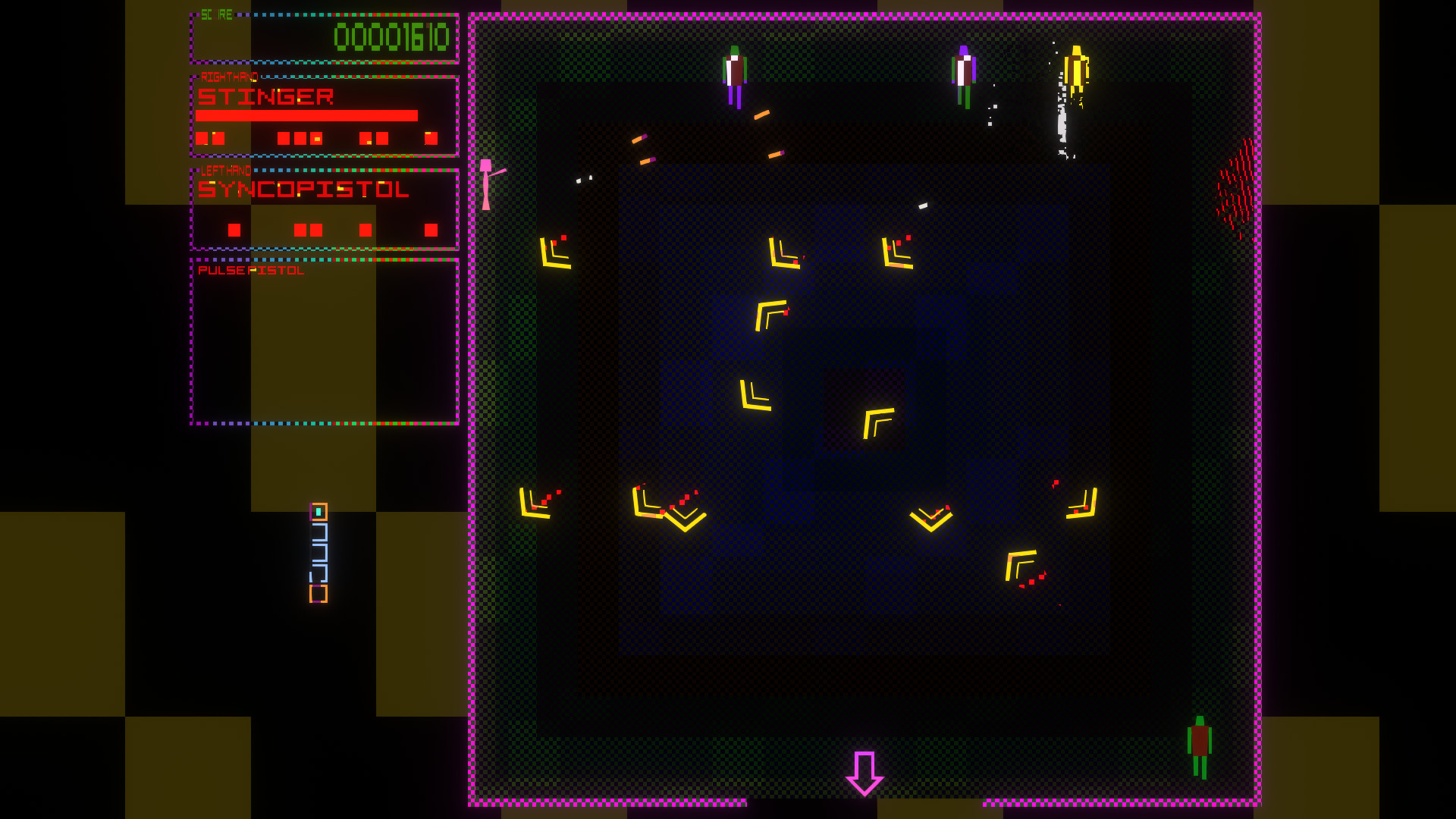The height and width of the screenshot is (819, 1456).
Task: Click the red STINGER ammo bar
Action: (306, 116)
